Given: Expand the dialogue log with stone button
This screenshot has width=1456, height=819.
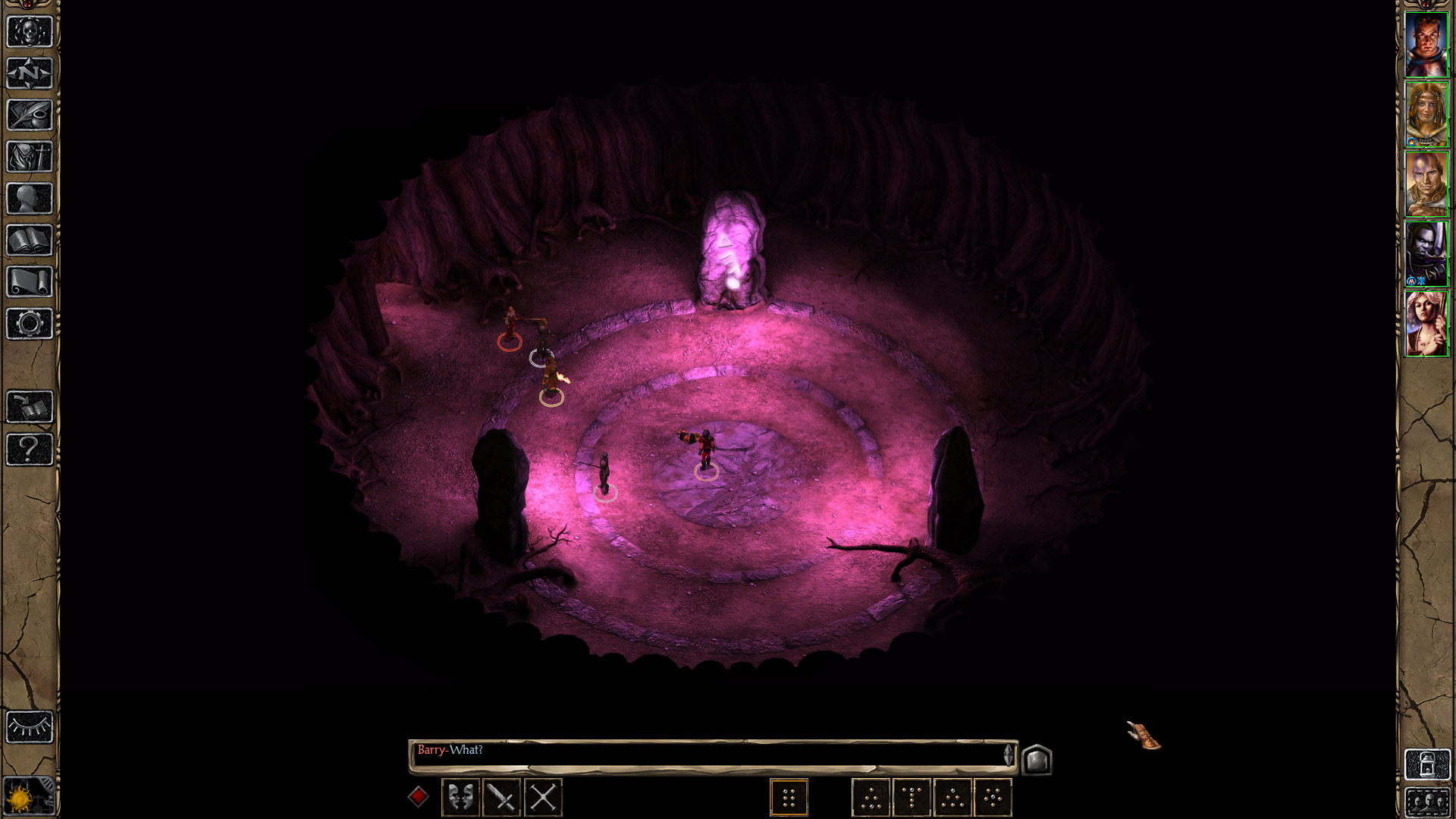Looking at the screenshot, I should [x=1037, y=759].
